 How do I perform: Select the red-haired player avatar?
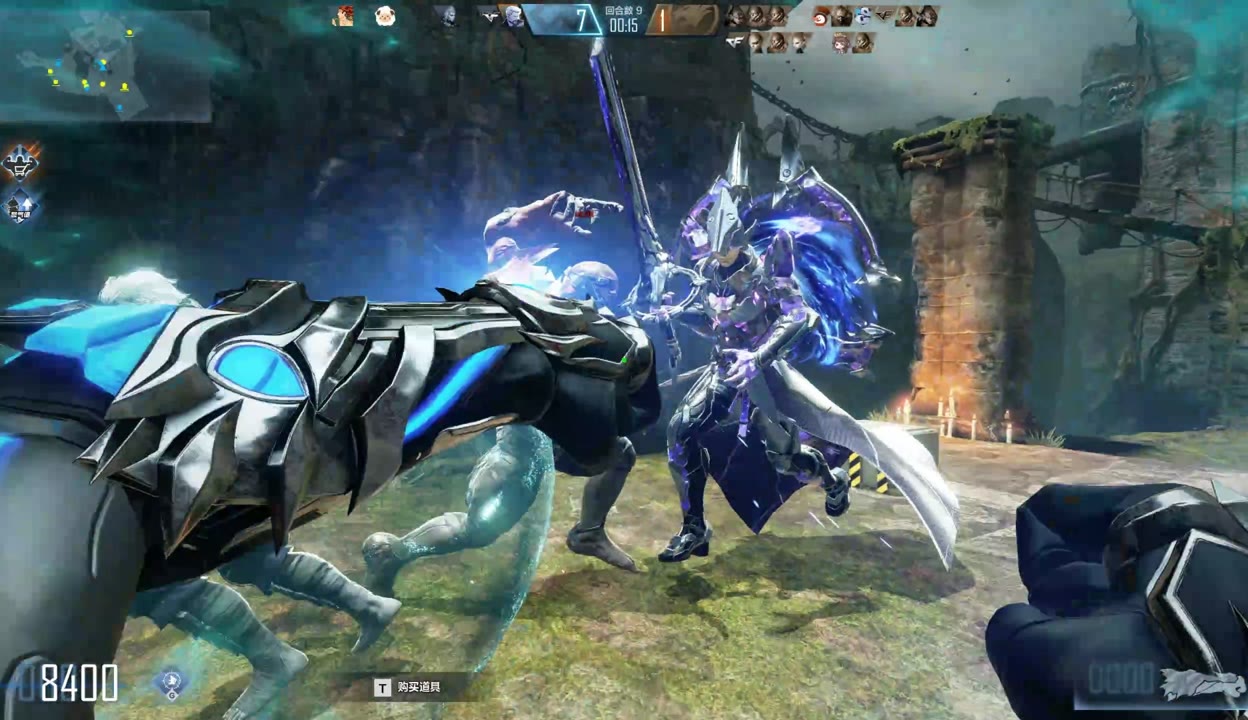(x=344, y=16)
